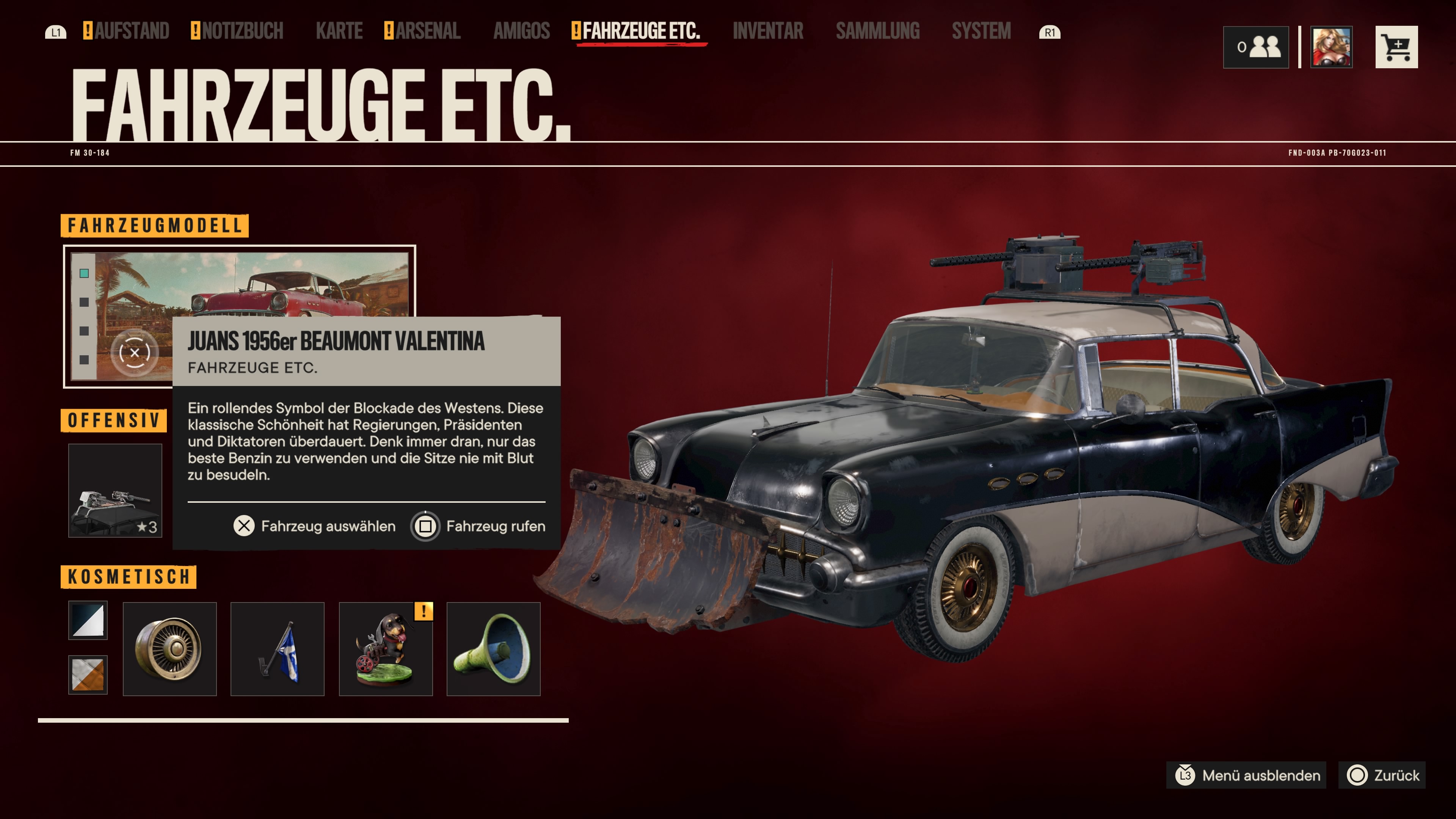1456x819 pixels.
Task: Open the shopping cart store
Action: 1396,47
